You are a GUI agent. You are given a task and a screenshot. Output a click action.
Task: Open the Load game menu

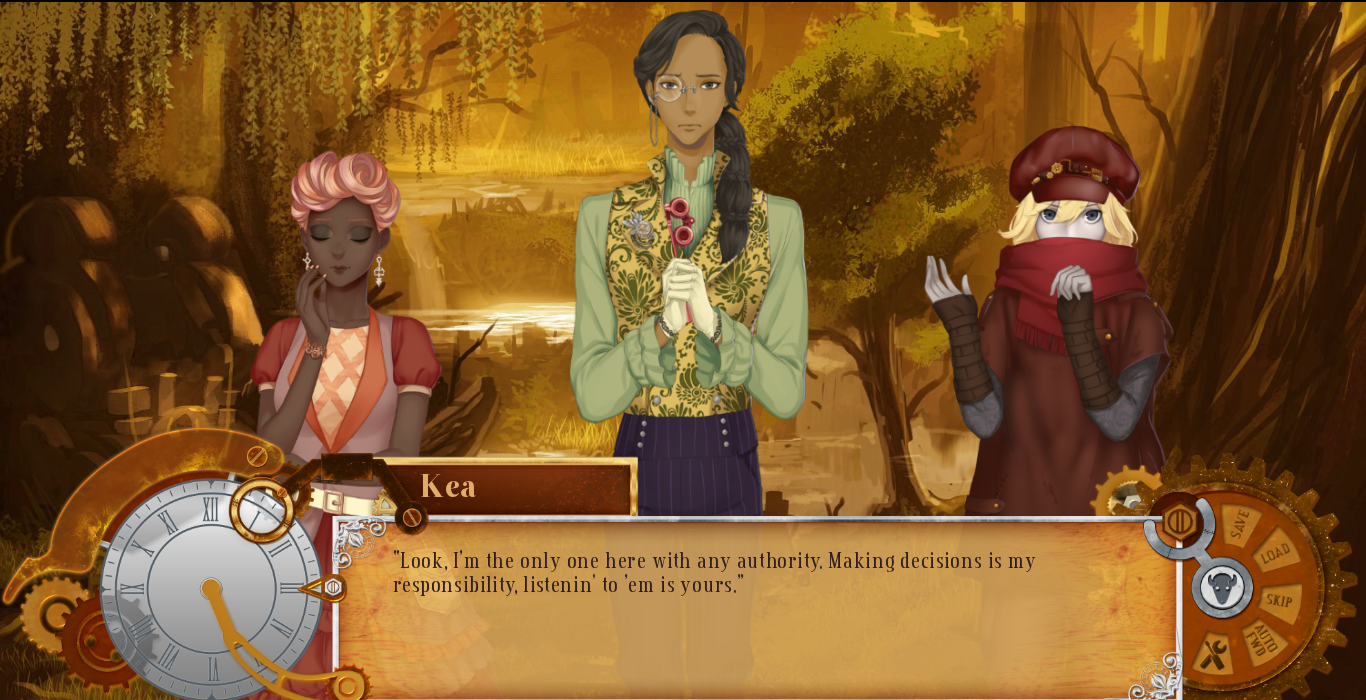1274,553
